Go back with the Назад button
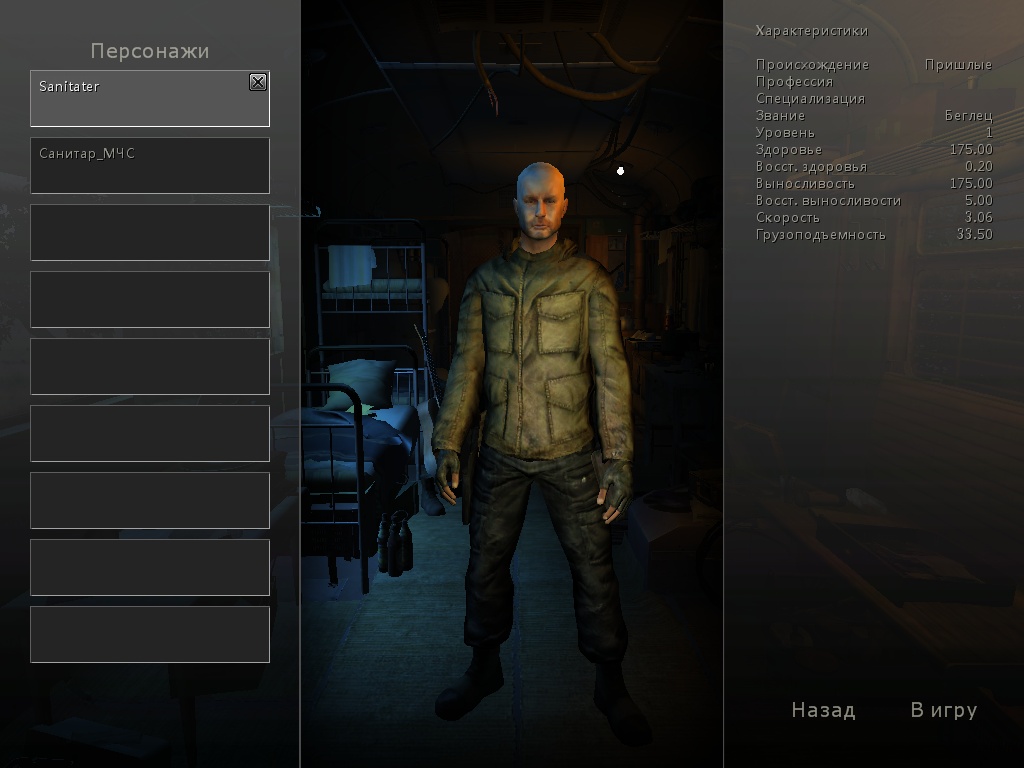Screen dimensions: 1024x768 (823, 710)
